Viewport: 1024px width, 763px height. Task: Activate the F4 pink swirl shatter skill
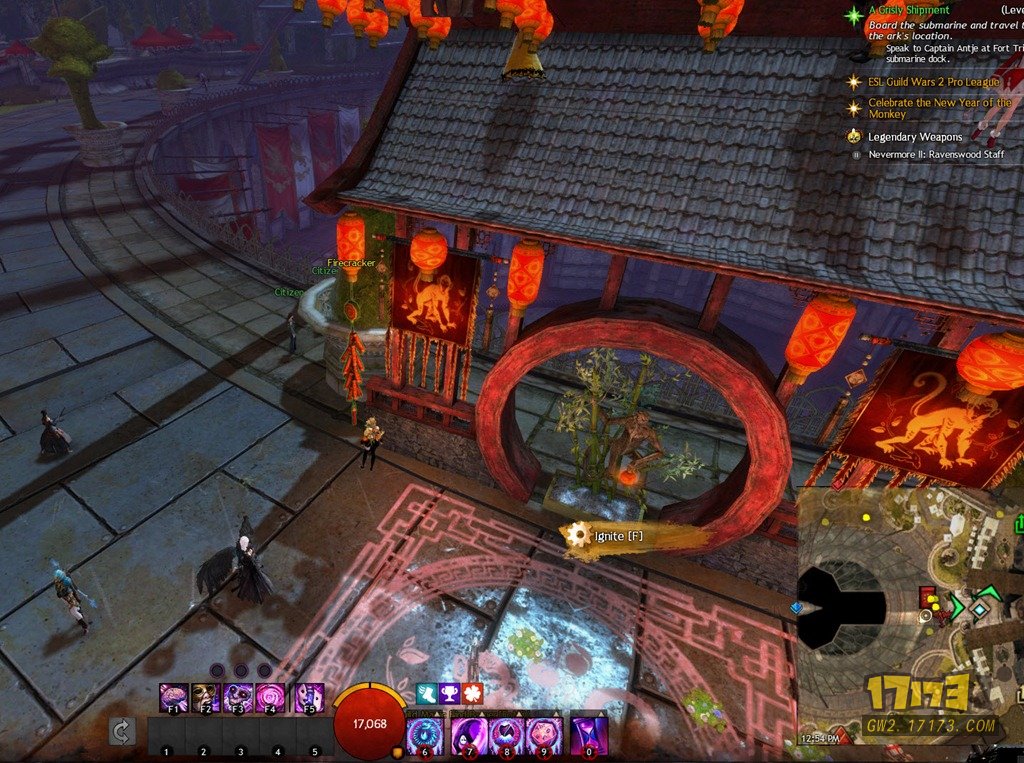click(270, 697)
